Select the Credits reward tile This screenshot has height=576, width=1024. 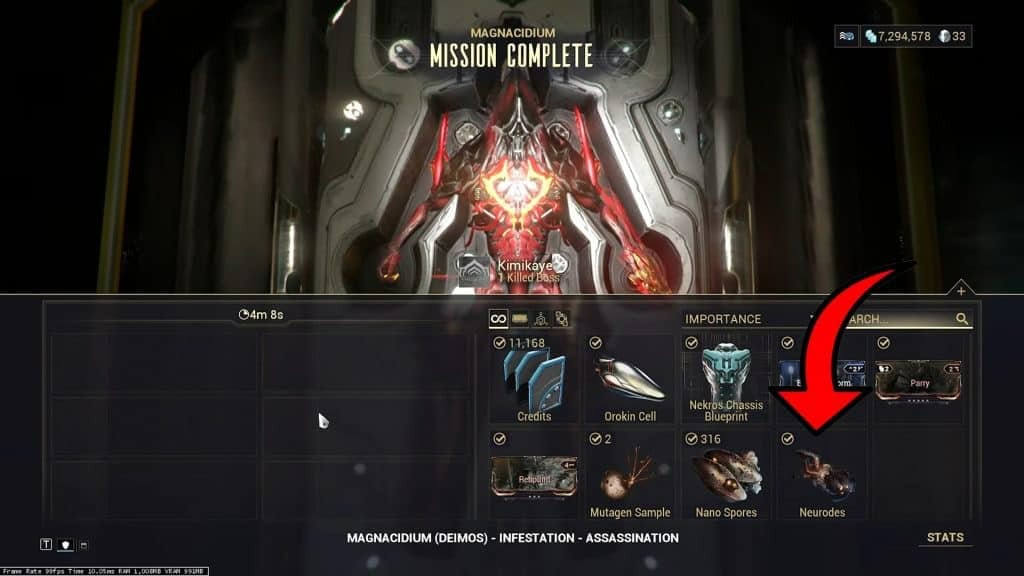coord(534,379)
